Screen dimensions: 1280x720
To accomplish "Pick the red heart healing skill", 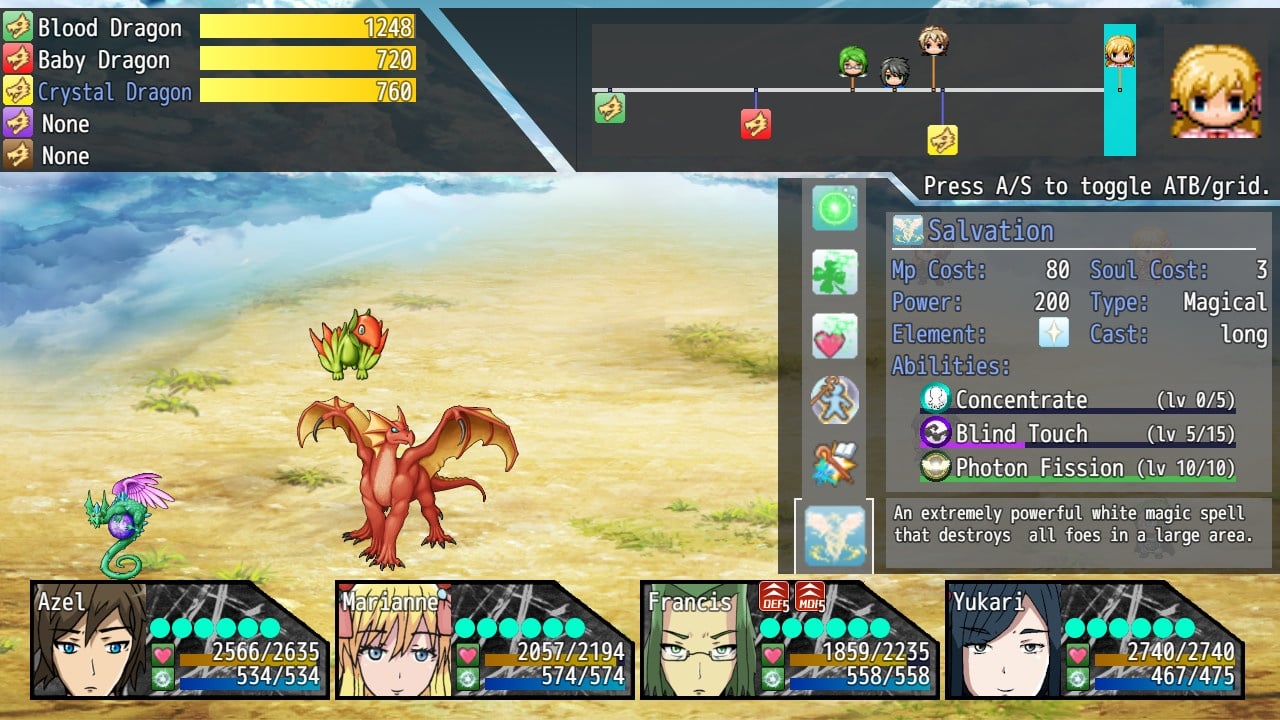I will pos(834,336).
